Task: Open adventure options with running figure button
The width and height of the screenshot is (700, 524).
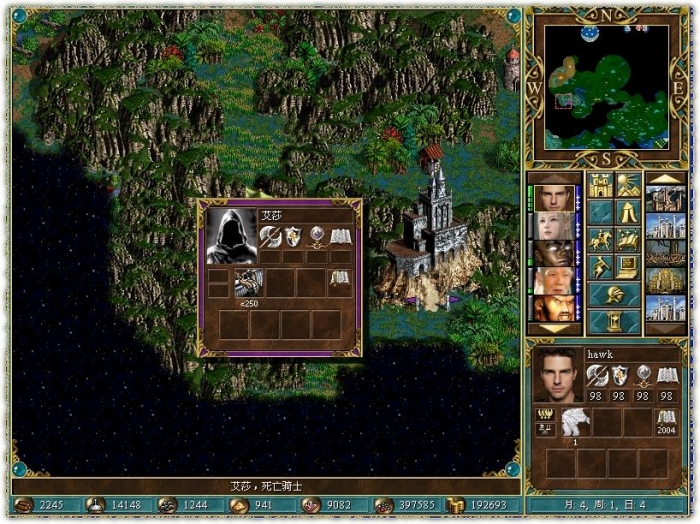Action: tap(600, 267)
